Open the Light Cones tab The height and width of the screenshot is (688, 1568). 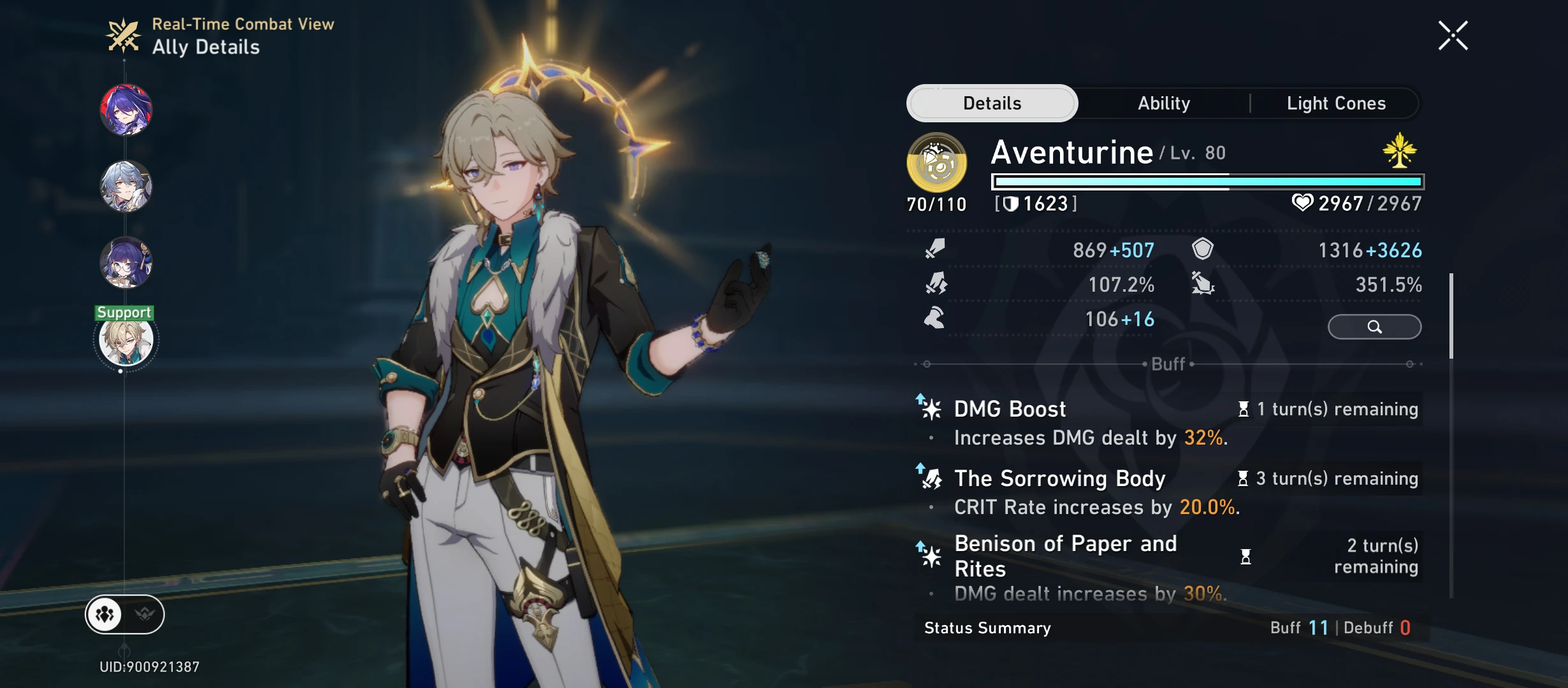click(1335, 103)
